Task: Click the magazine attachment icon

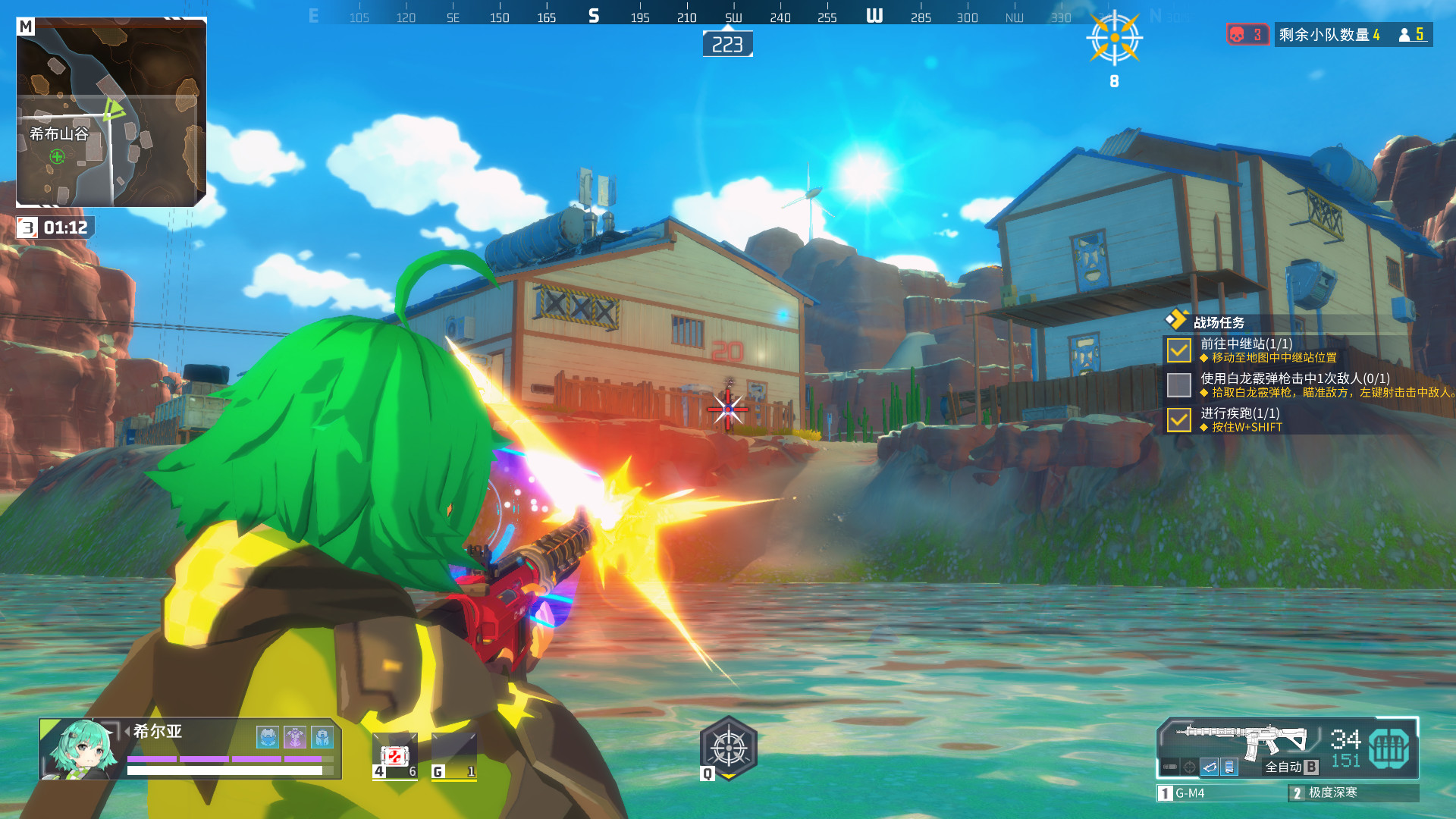Action: click(1229, 767)
